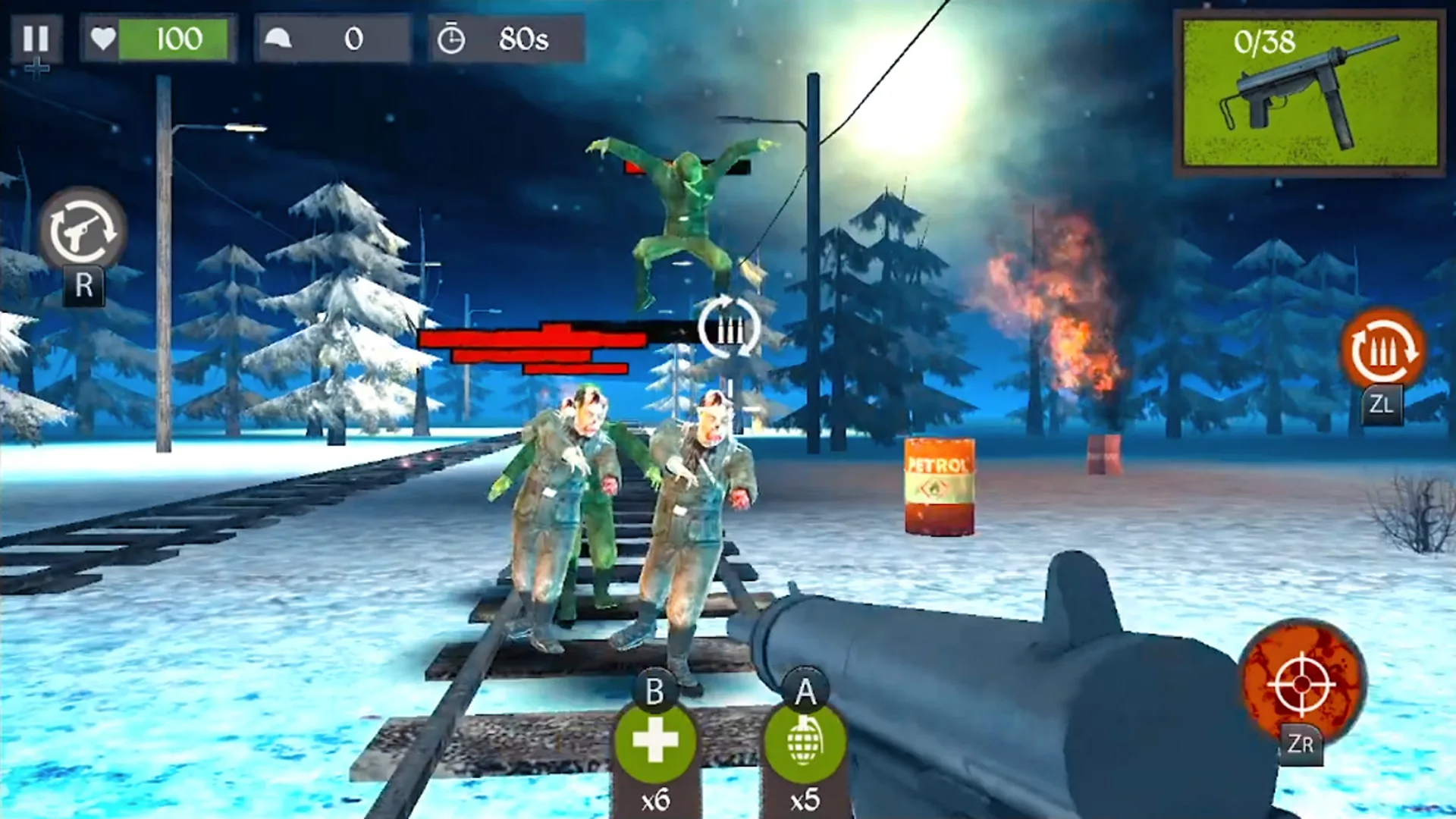Open the pause menu button
This screenshot has height=819, width=1456.
coord(37,39)
